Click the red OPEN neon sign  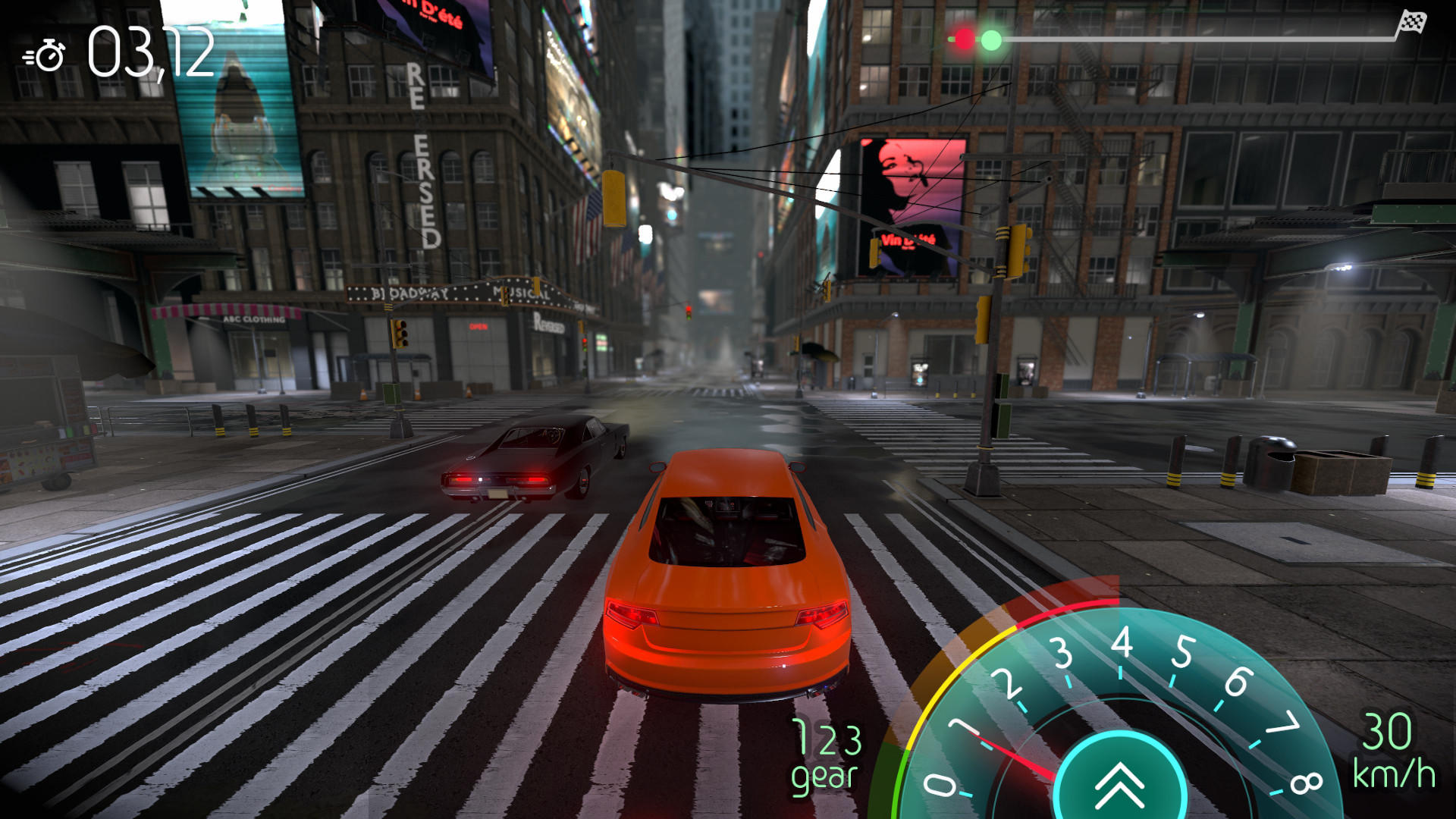[x=479, y=327]
